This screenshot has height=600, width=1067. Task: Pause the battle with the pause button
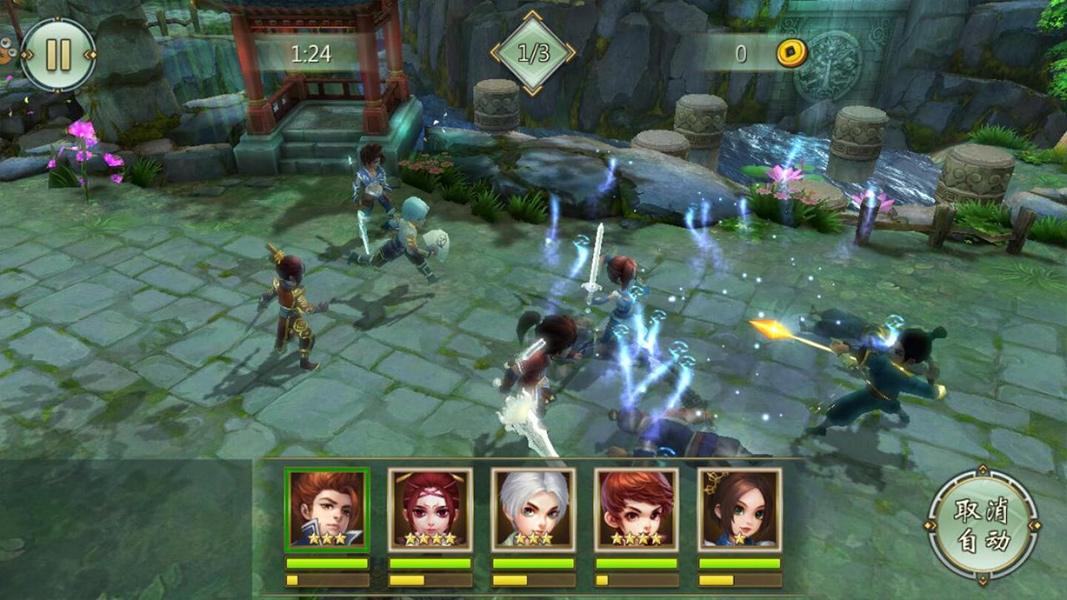coord(58,54)
